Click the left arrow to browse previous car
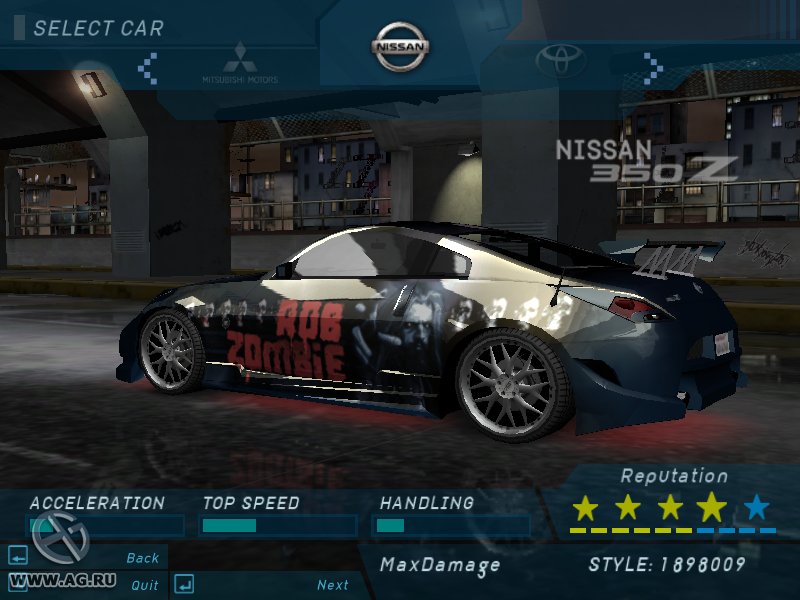 148,67
